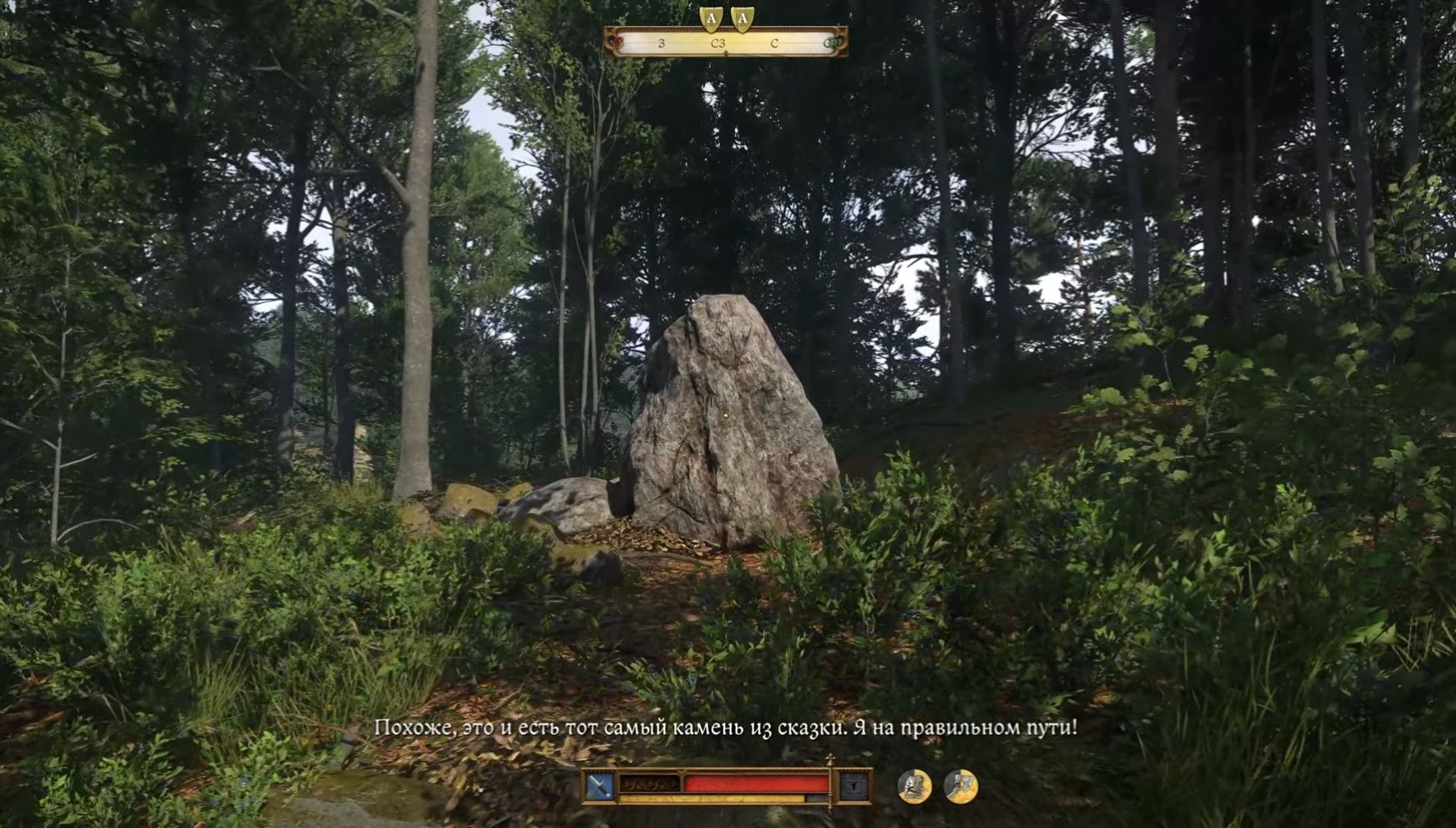Open the compass direction bar
Screen dimensions: 1456x828
tap(725, 43)
